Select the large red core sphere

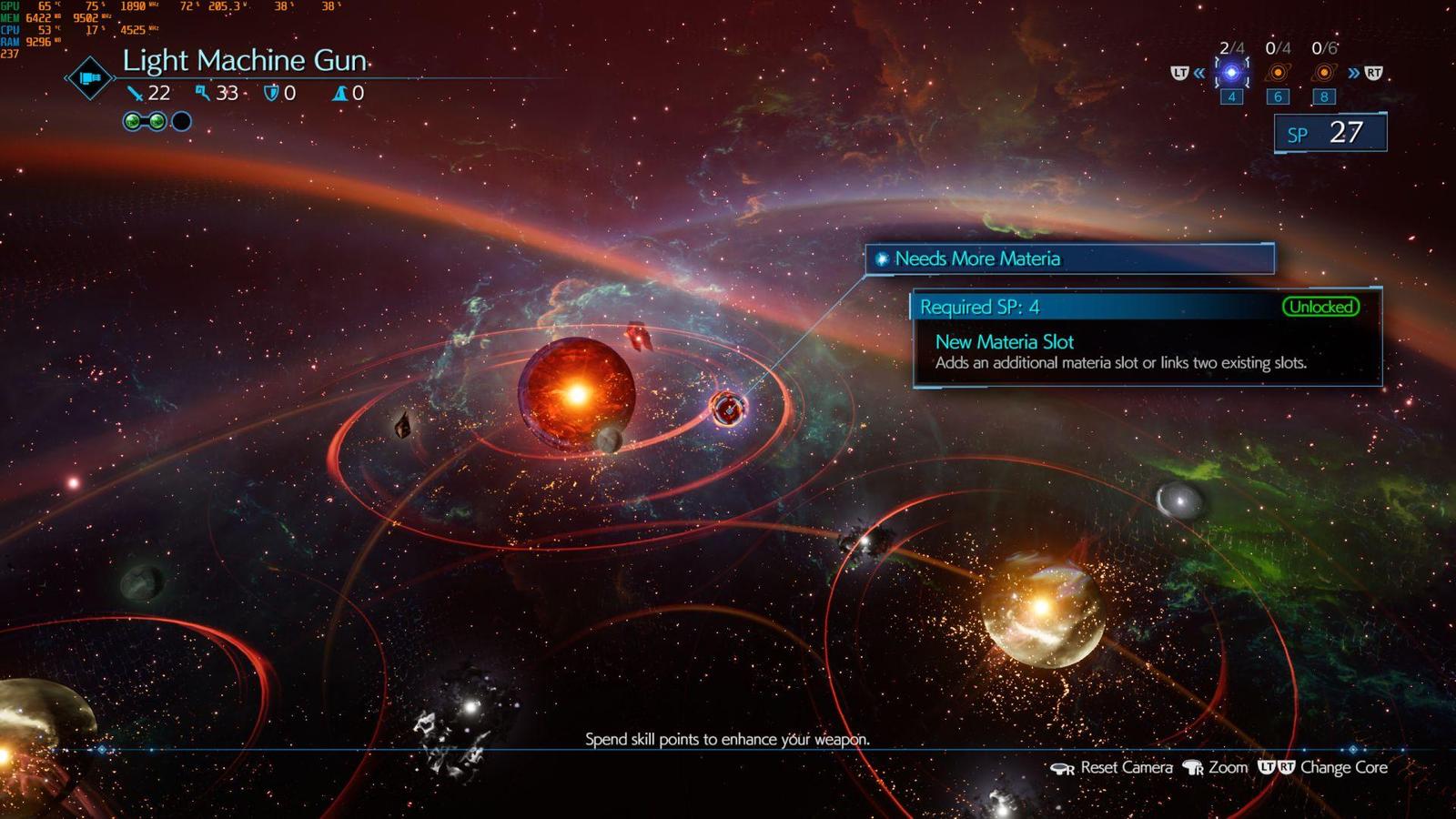(576, 393)
